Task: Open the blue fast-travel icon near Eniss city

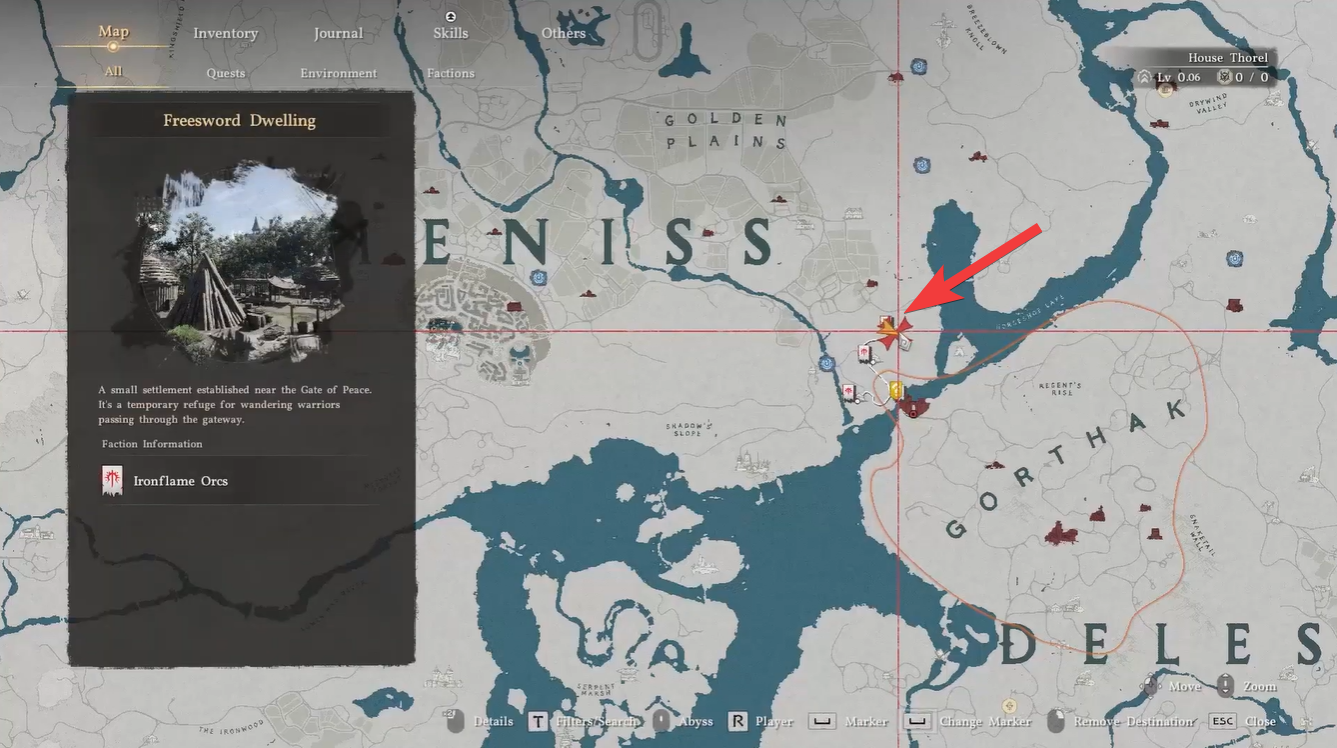Action: coord(537,278)
